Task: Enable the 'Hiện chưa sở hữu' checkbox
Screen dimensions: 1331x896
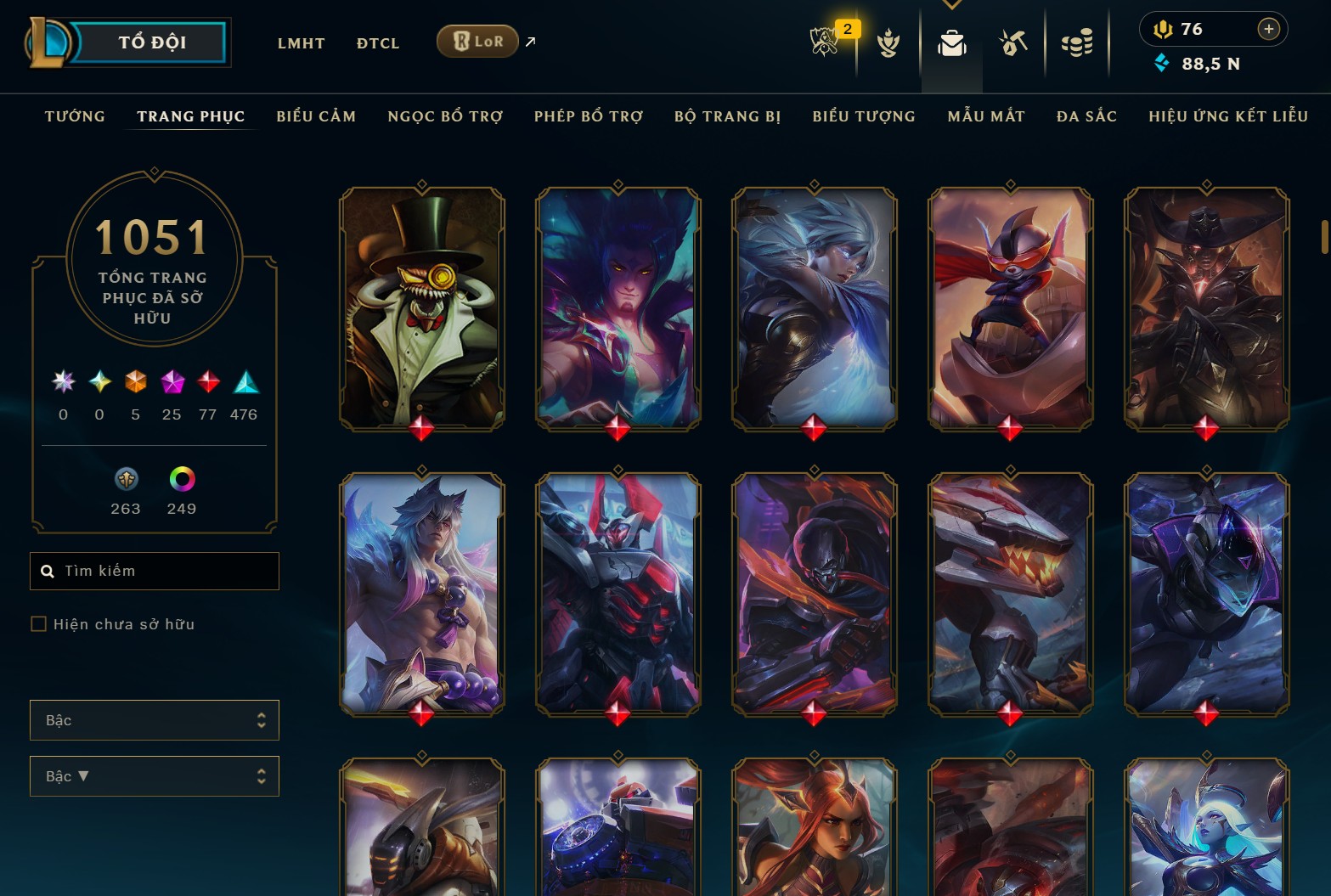Action: pos(39,623)
